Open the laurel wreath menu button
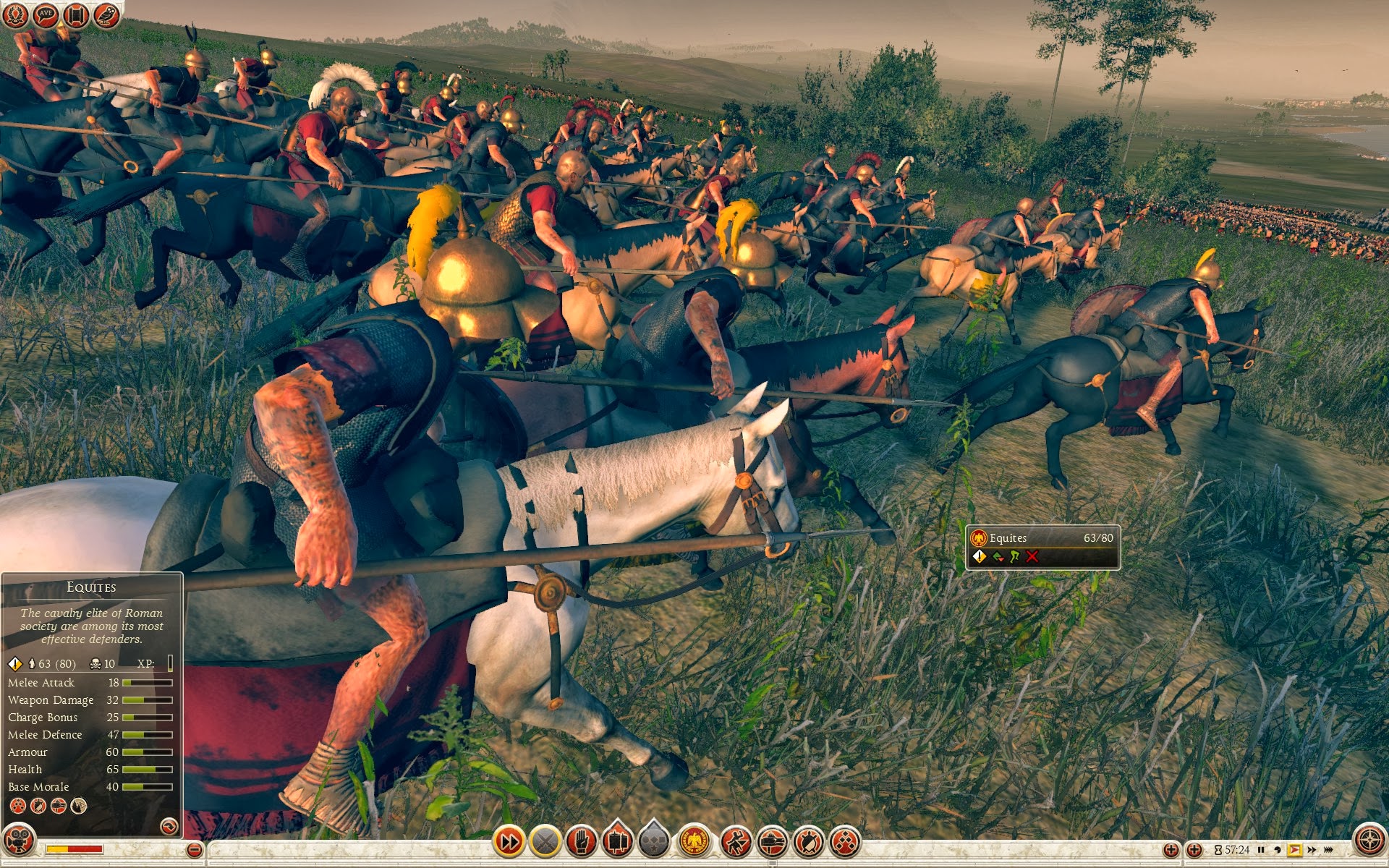Viewport: 1389px width, 868px height. pos(14,14)
